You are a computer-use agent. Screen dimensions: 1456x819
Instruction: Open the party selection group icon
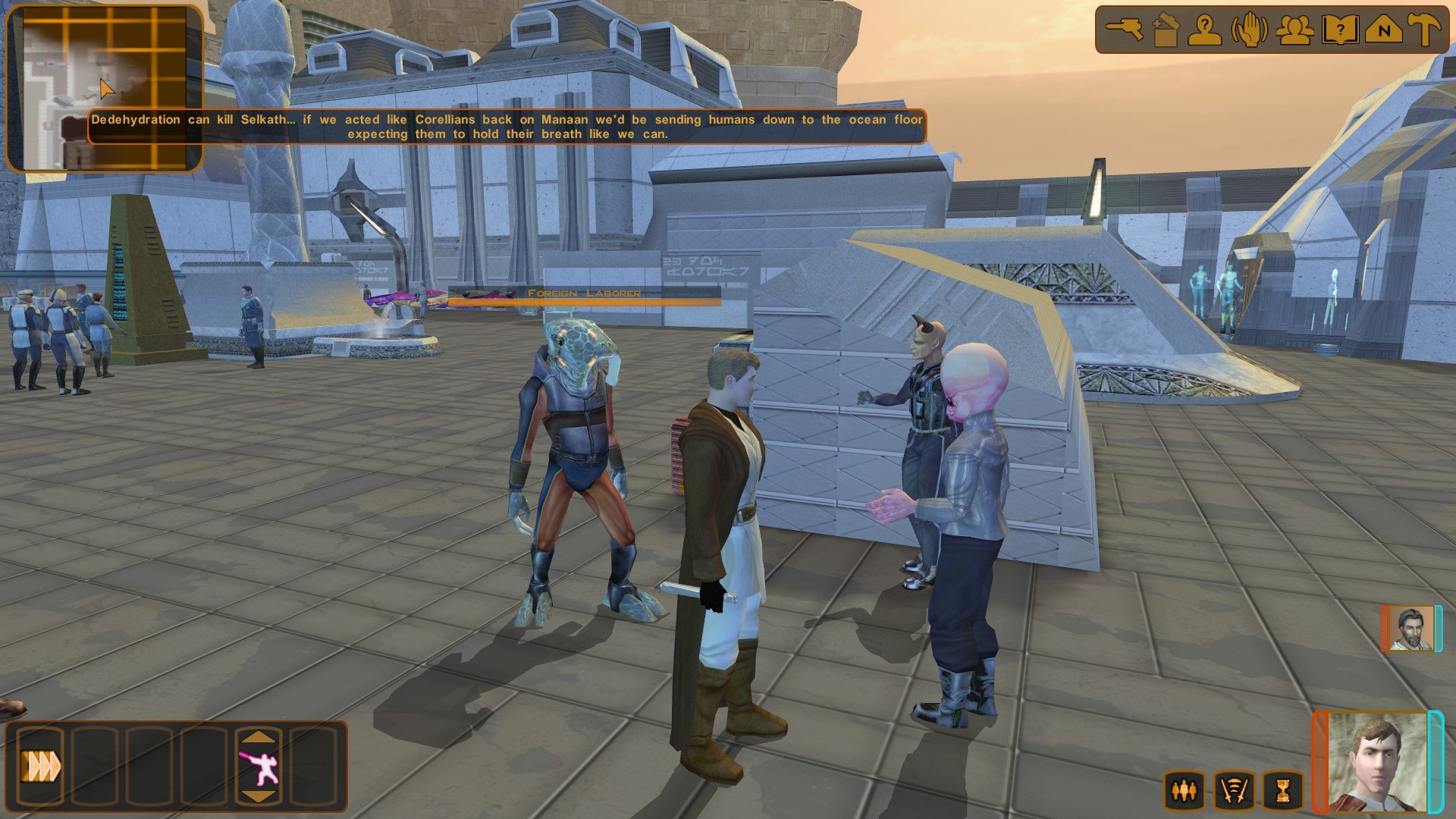[1294, 30]
